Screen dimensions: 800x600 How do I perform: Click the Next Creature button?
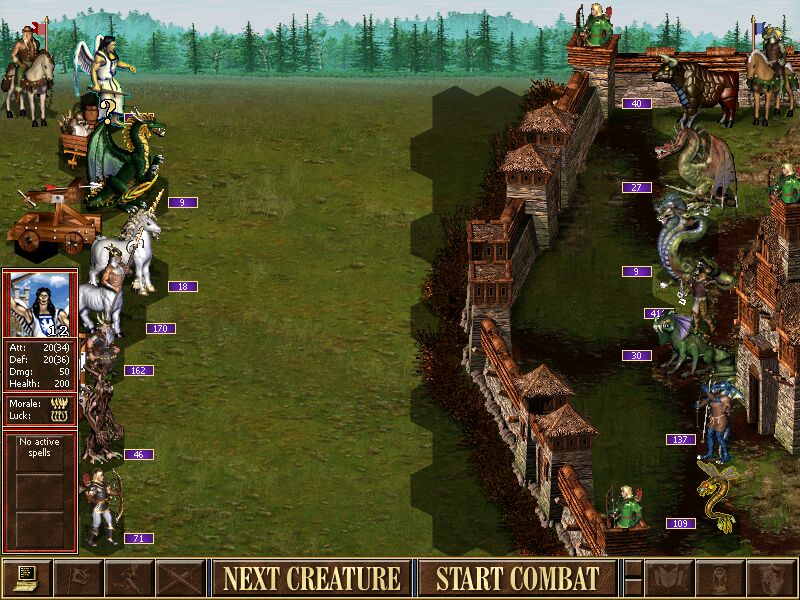tap(311, 578)
